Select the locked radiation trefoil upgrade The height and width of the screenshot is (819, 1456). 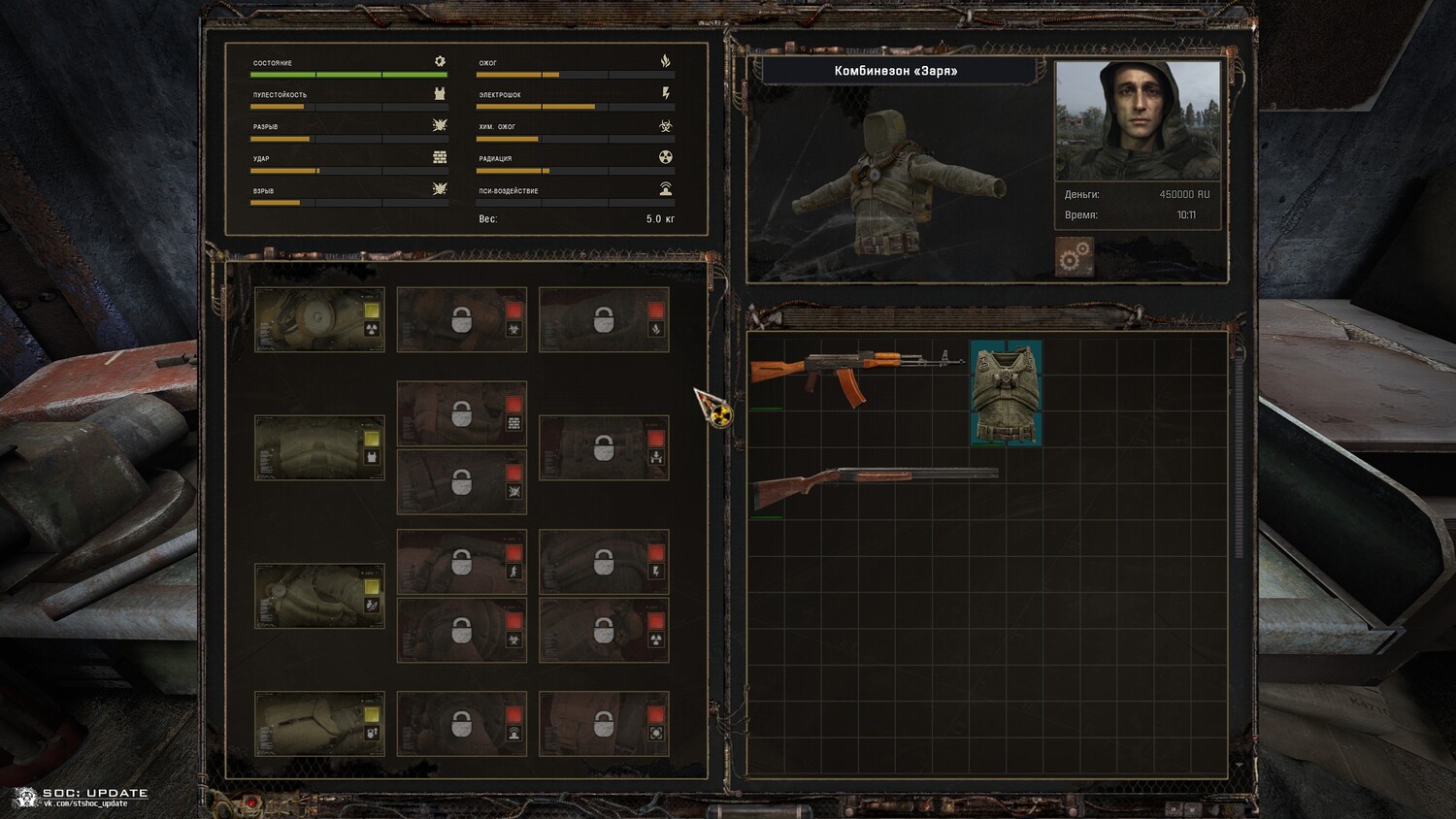coord(604,630)
